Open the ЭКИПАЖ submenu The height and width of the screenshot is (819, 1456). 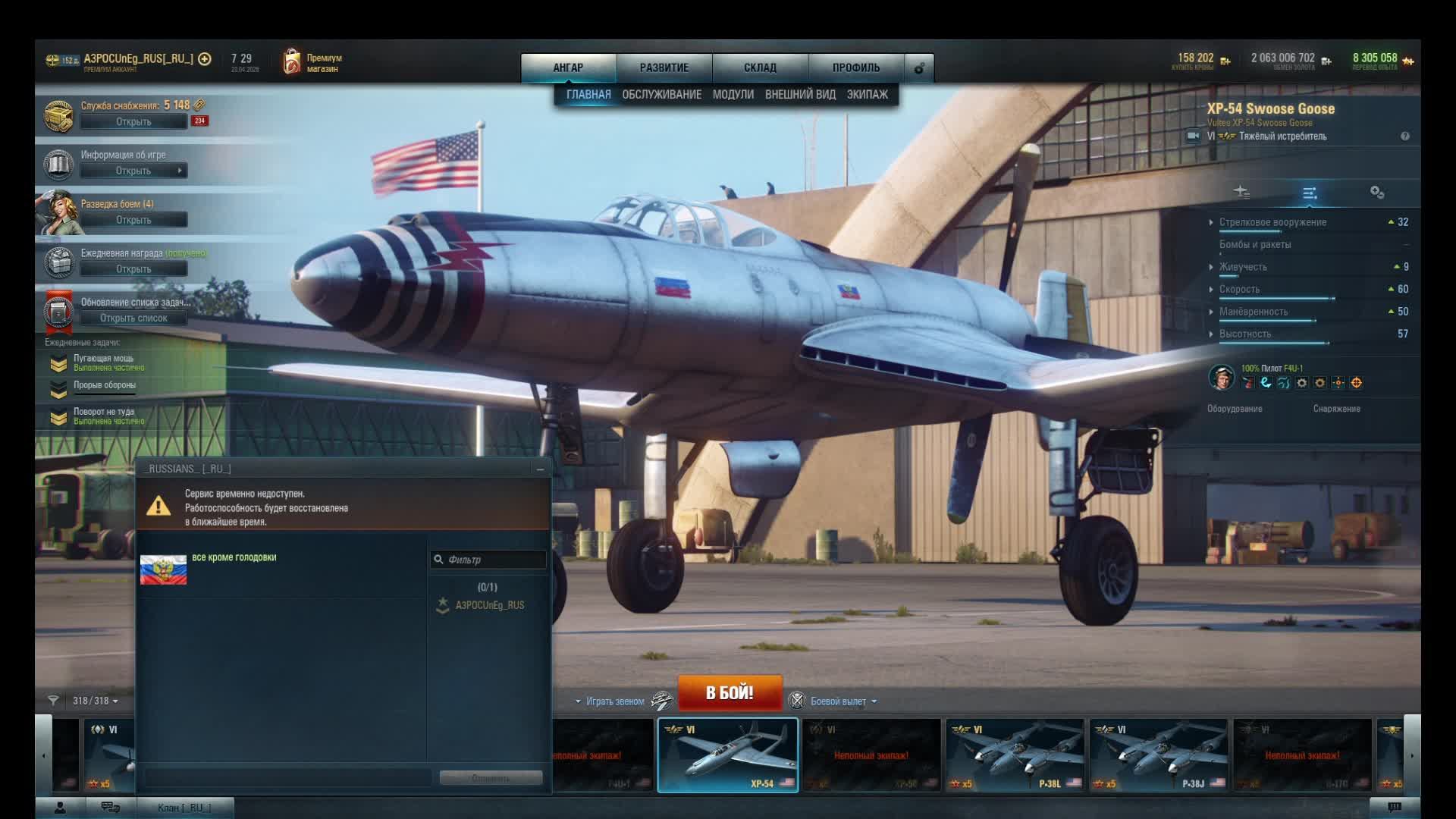(867, 94)
